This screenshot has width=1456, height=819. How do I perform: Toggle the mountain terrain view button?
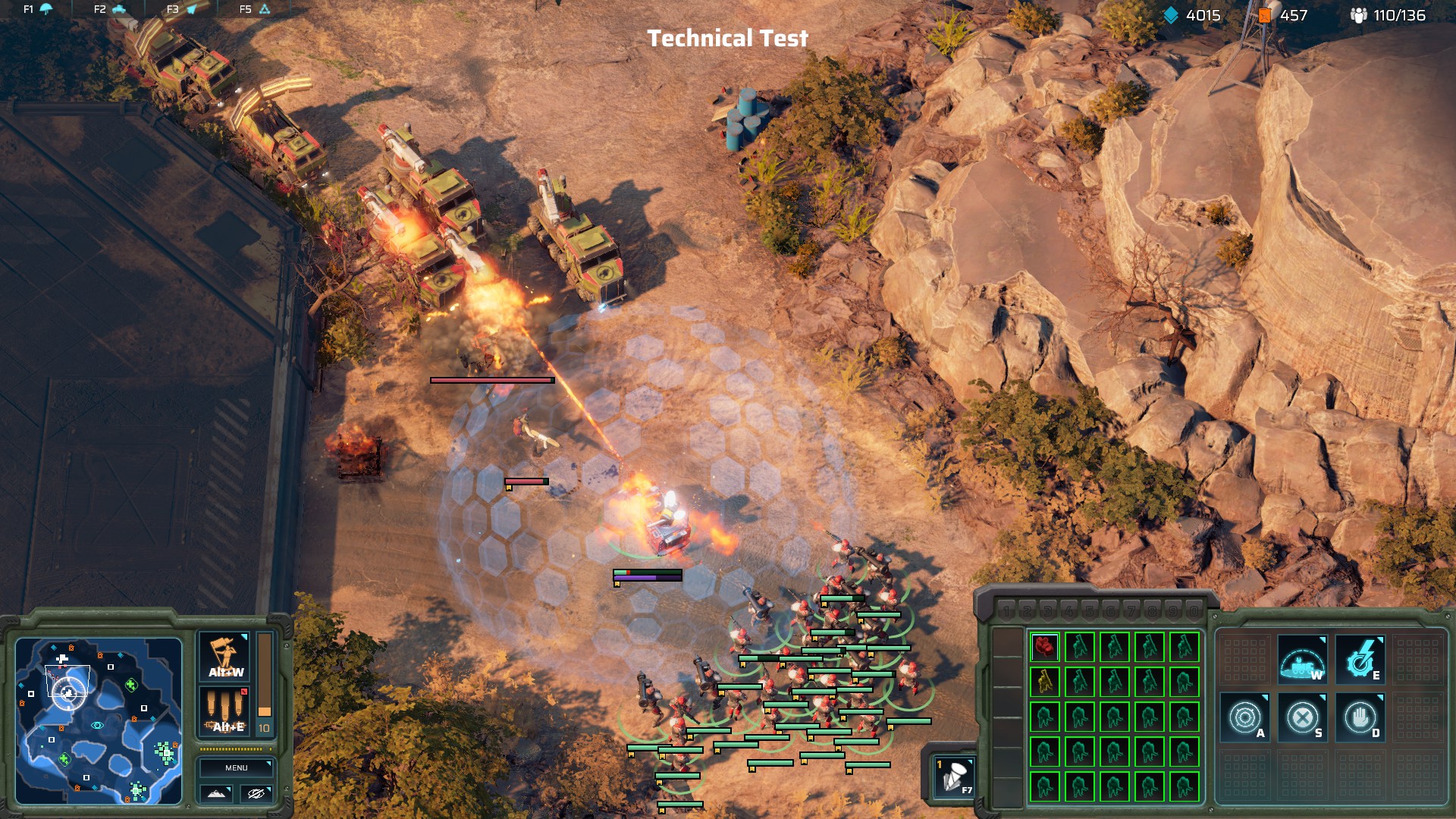click(x=216, y=793)
